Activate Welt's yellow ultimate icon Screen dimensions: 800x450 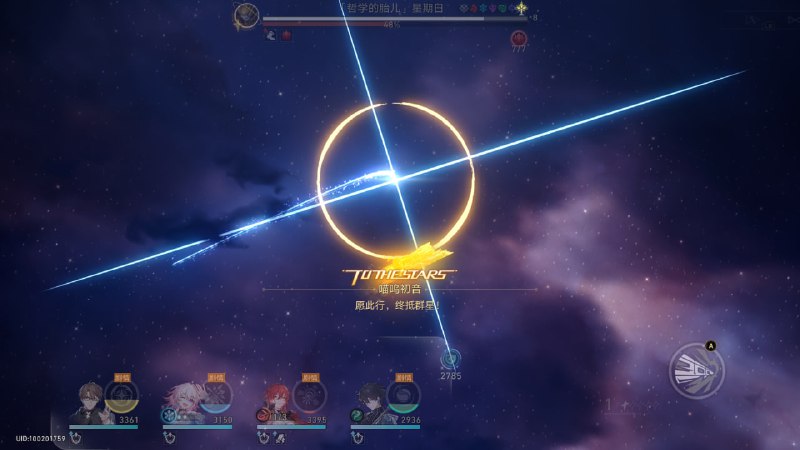(x=121, y=396)
